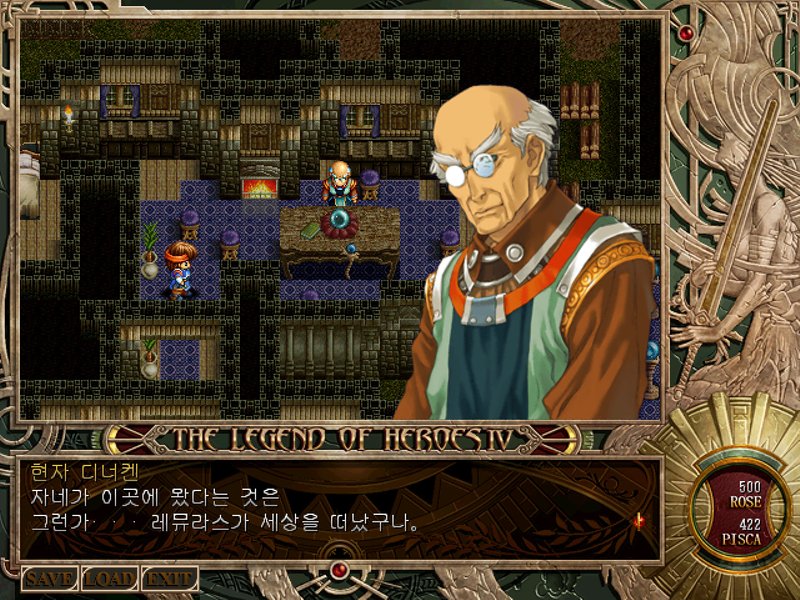Screen dimensions: 800x600
Task: Click the SAVE button
Action: (50, 579)
